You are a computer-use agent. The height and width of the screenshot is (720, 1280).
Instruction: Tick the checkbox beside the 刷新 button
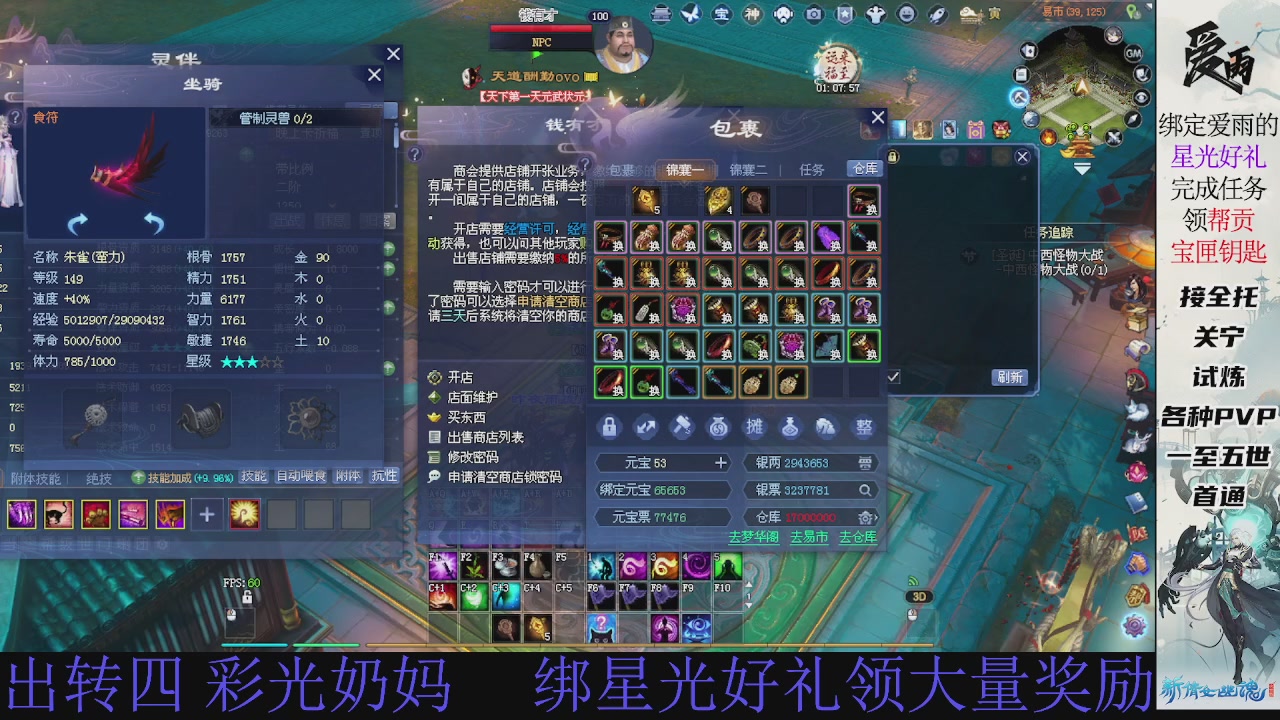(x=894, y=376)
